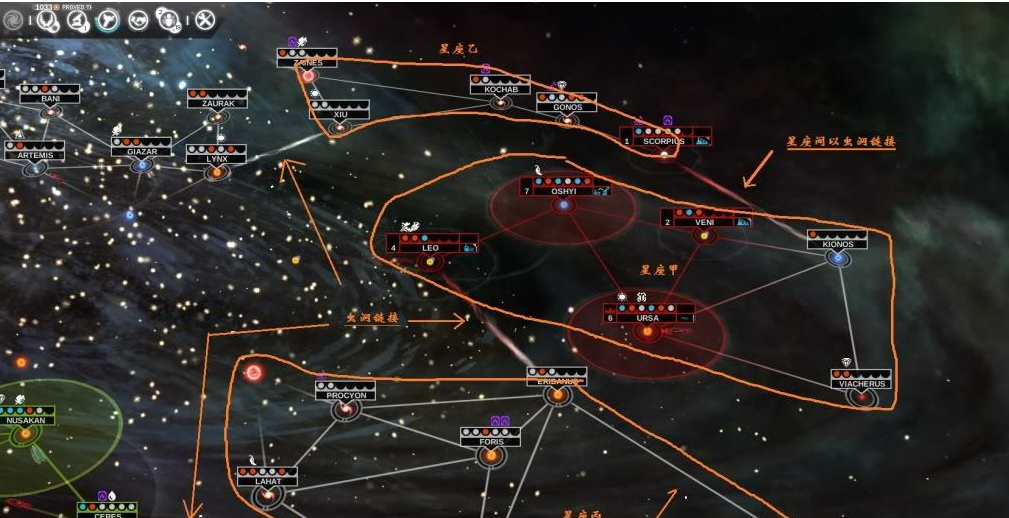This screenshot has height=518, width=1009.
Task: Open the empire management laurel icon
Action: (x=47, y=19)
